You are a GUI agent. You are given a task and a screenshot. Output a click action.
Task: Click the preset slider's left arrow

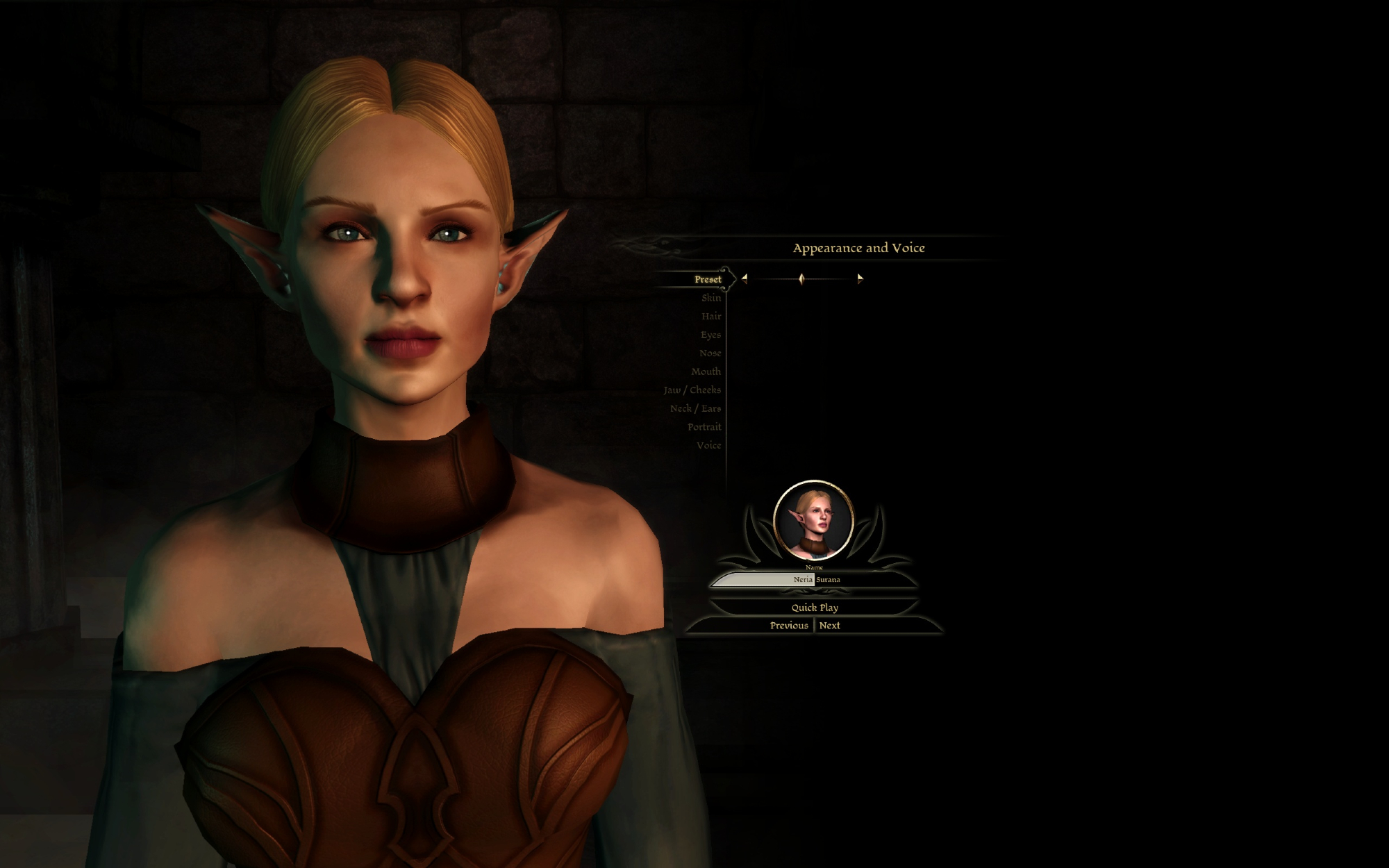click(x=745, y=278)
